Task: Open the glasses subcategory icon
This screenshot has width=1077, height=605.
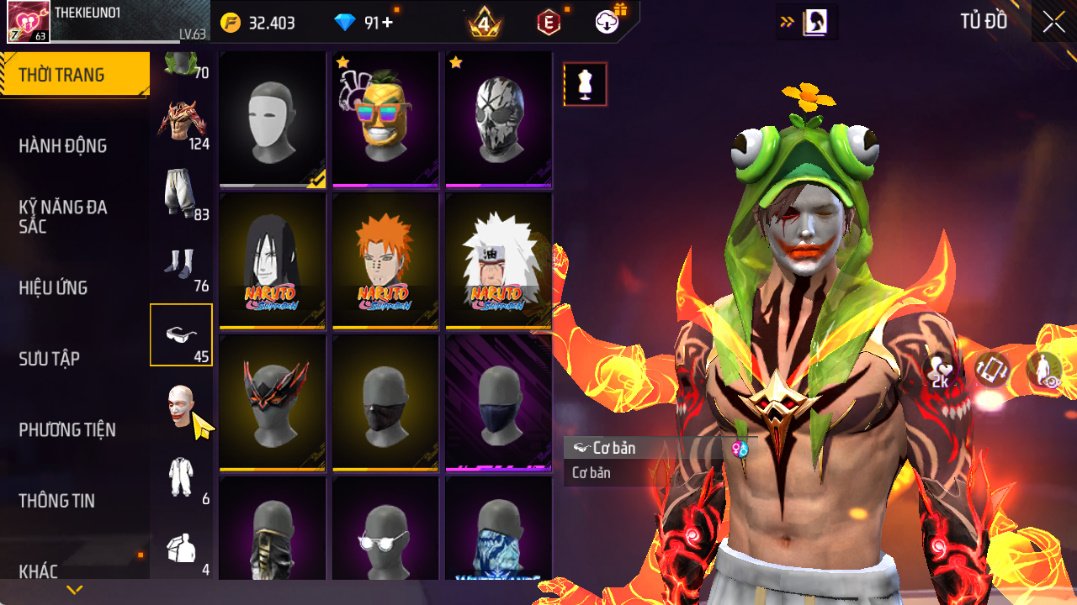Action: pos(181,335)
